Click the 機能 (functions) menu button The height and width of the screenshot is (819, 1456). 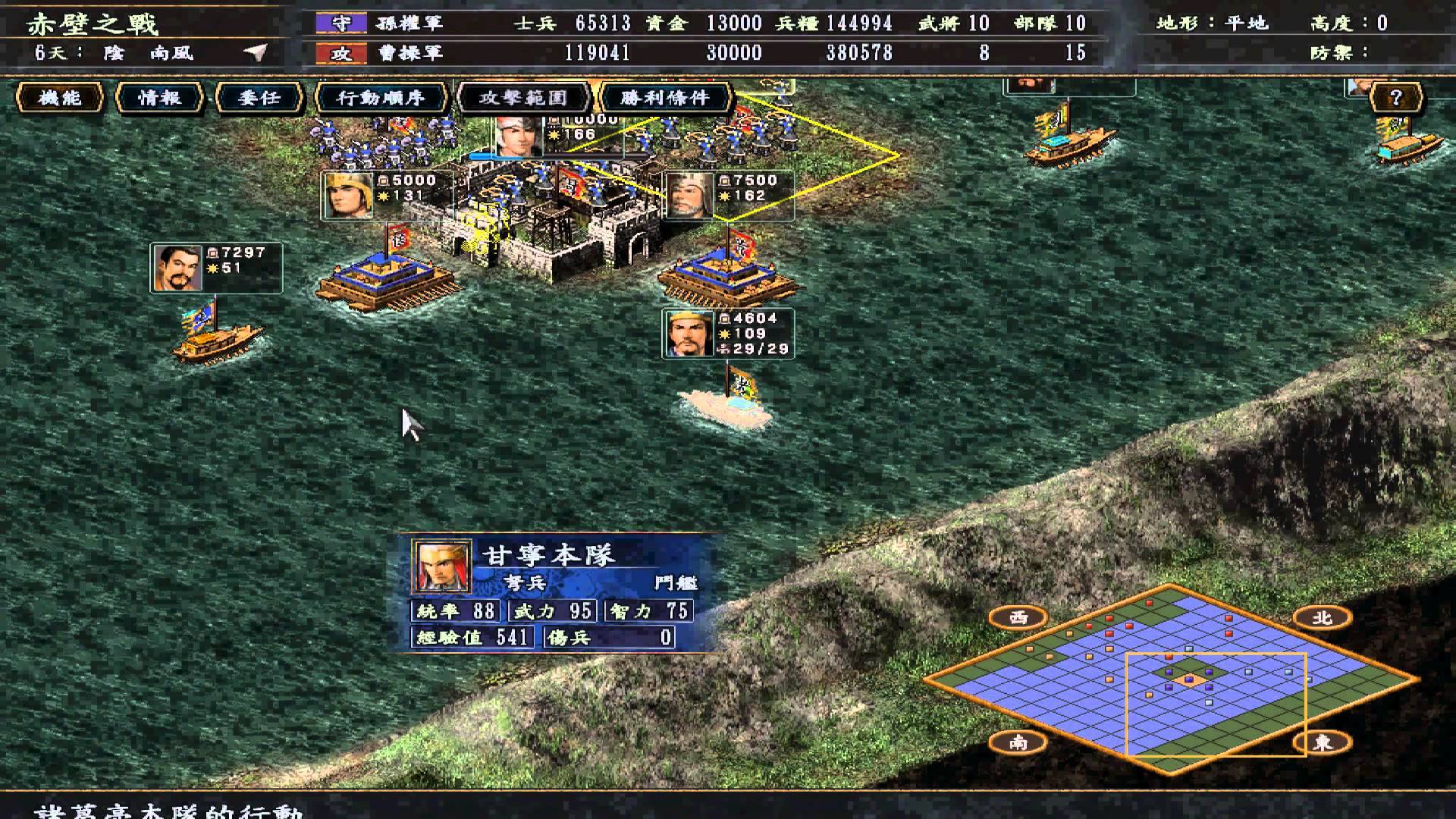[61, 98]
